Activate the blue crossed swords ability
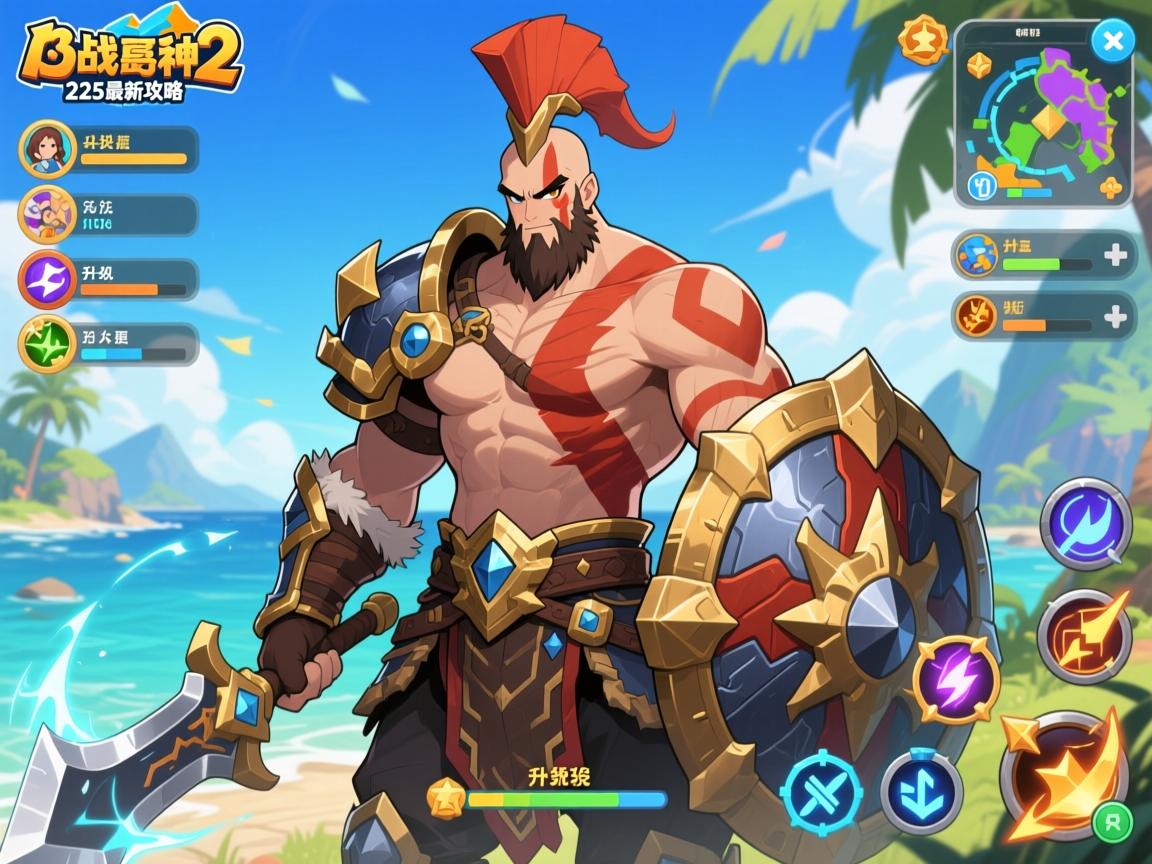The width and height of the screenshot is (1152, 864). [821, 794]
